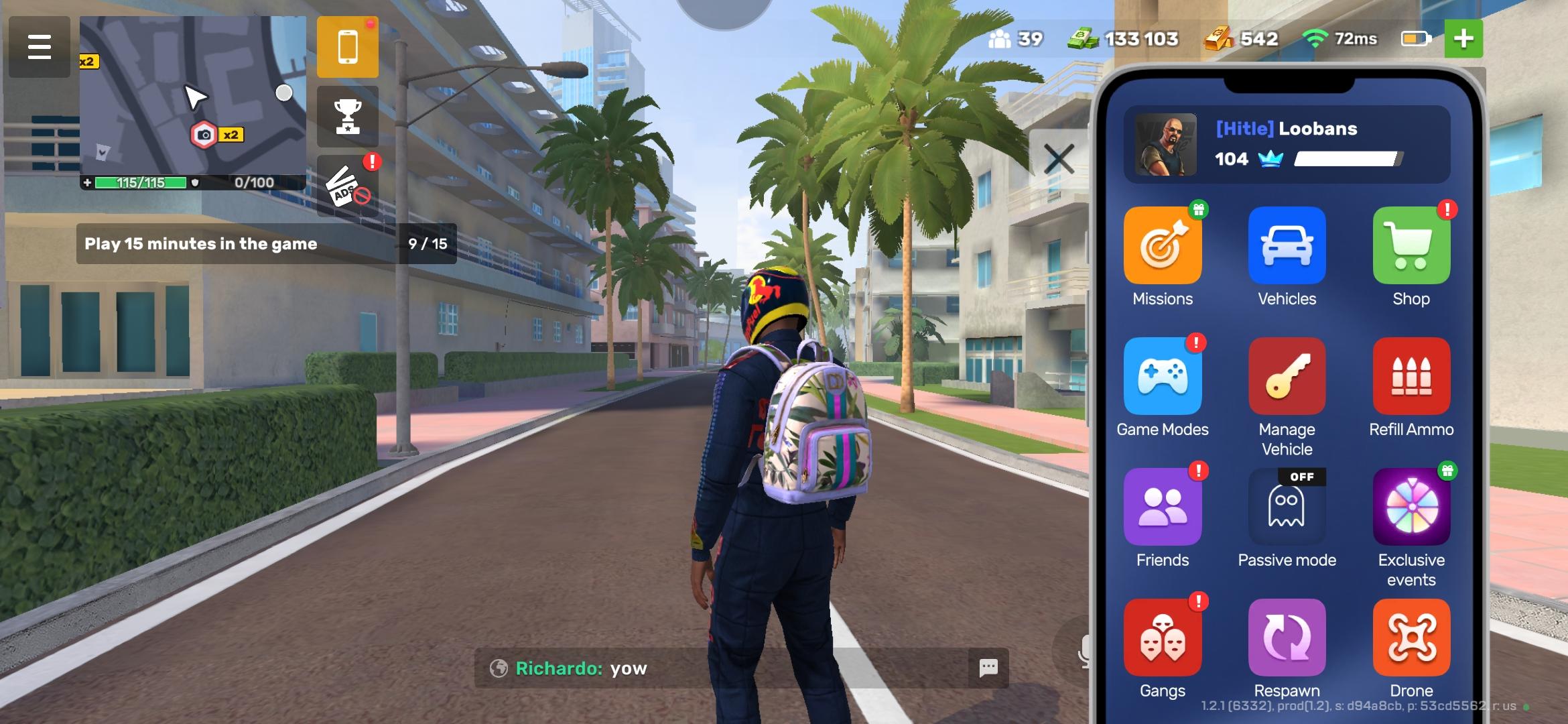Close the phone overlay with the X
The width and height of the screenshot is (1568, 724).
coord(1059,159)
